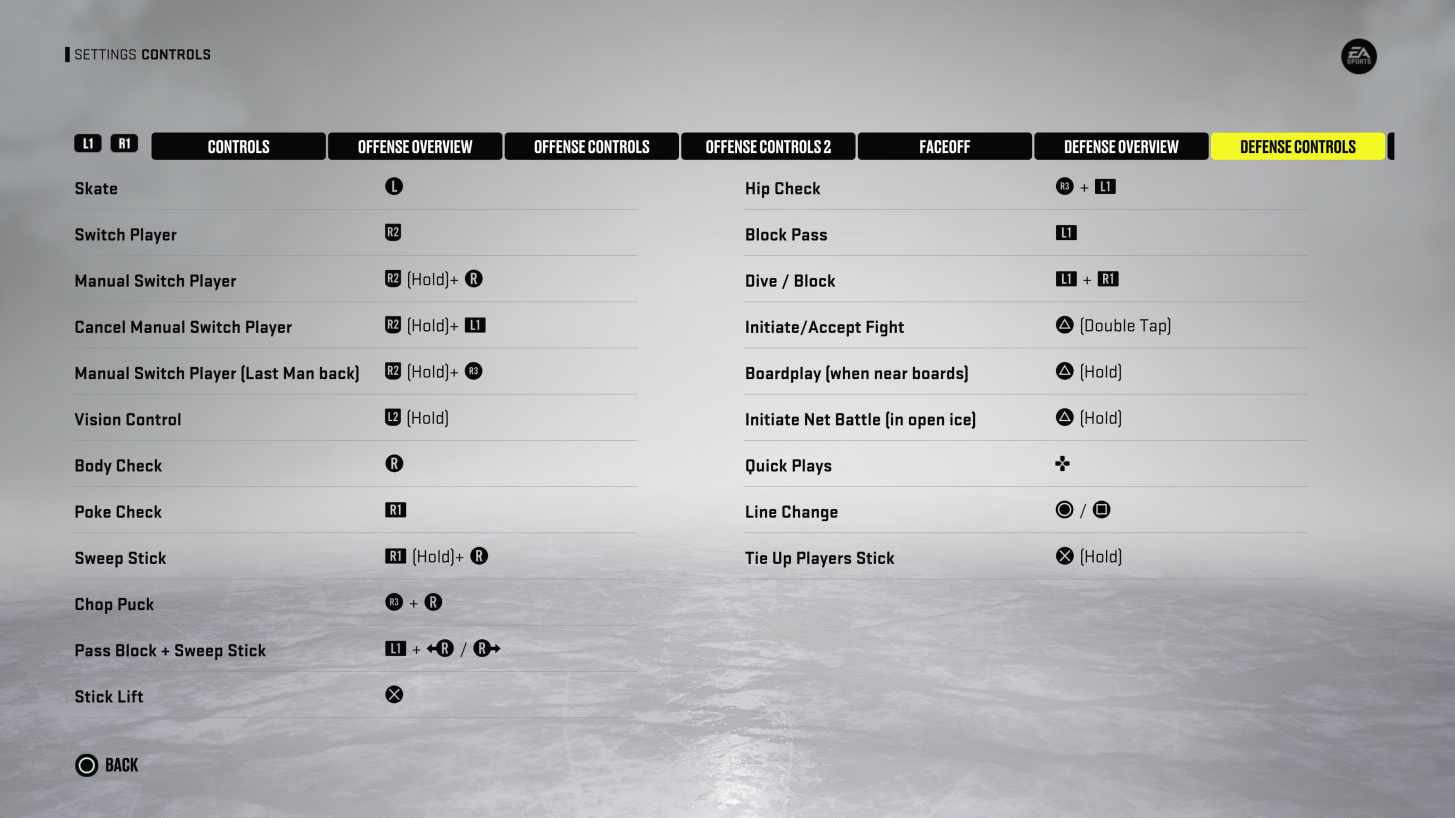The image size is (1455, 818).
Task: Select the Defense Overview tab
Action: coord(1121,146)
